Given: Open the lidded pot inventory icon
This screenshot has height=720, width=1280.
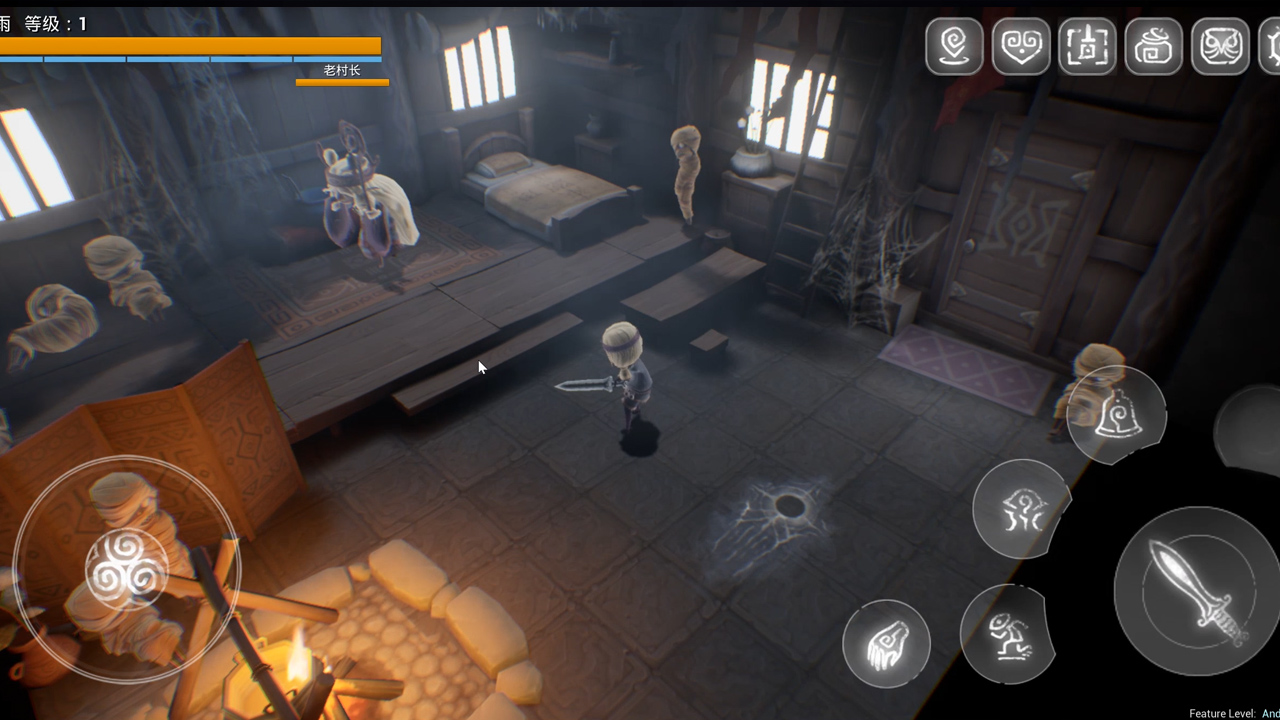Looking at the screenshot, I should 1154,46.
